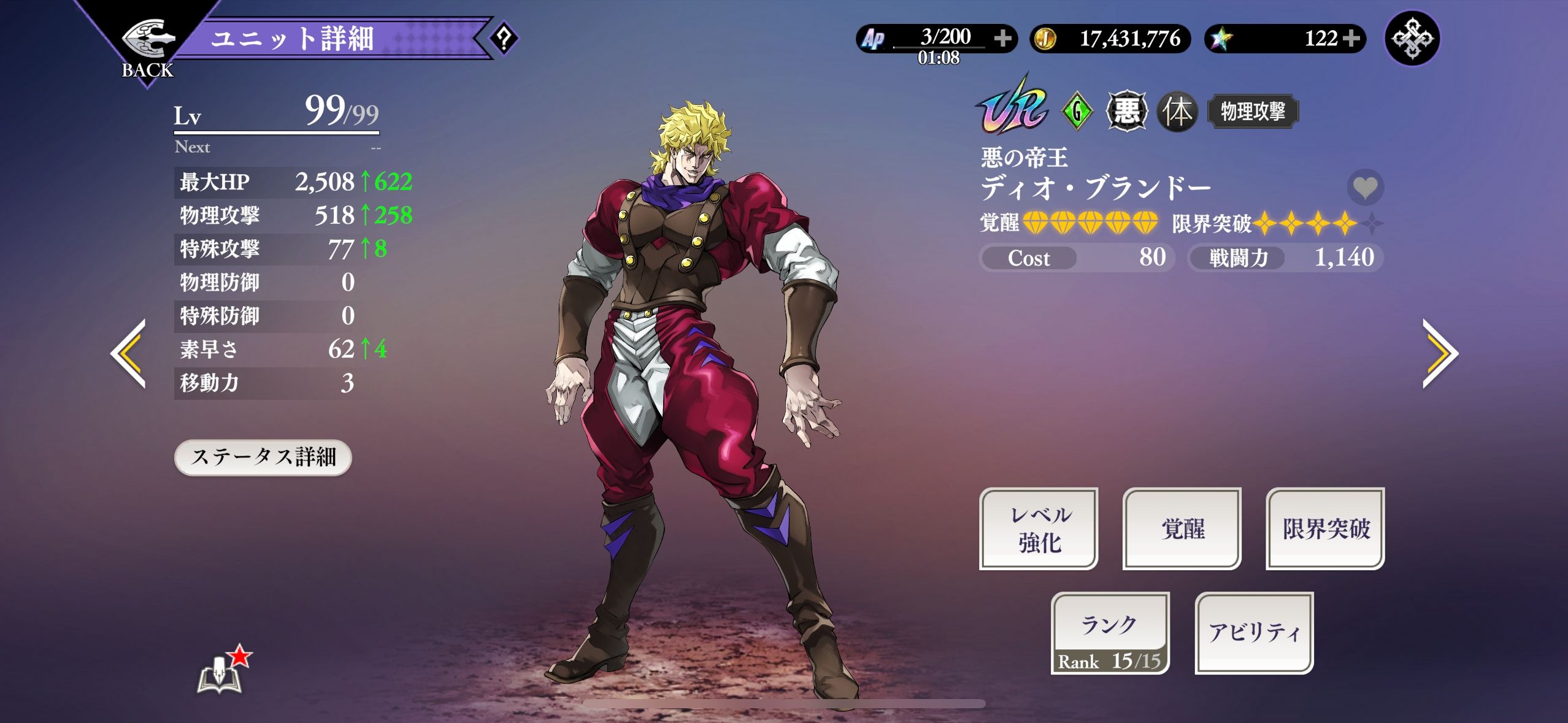Tap the 体 attribute badge

point(1177,112)
